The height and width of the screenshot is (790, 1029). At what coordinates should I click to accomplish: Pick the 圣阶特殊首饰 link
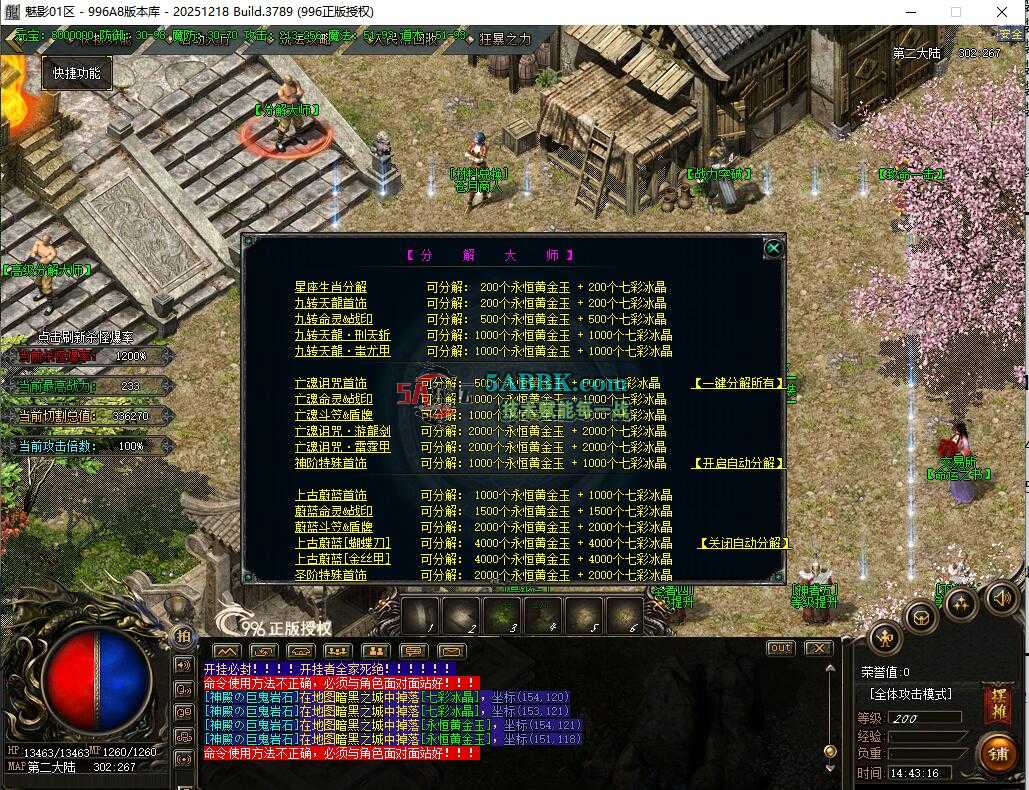pos(330,575)
